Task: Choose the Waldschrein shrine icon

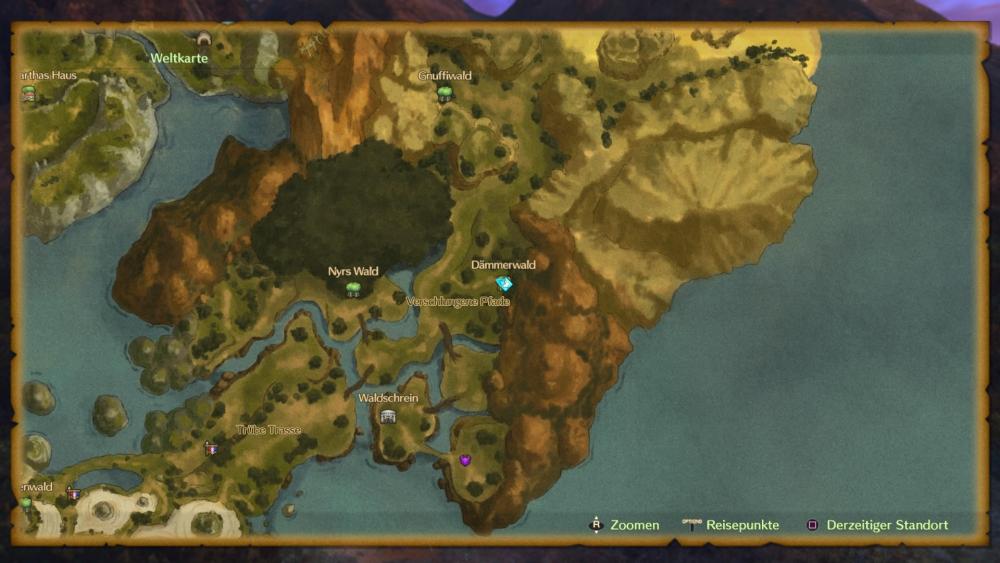Action: [388, 416]
